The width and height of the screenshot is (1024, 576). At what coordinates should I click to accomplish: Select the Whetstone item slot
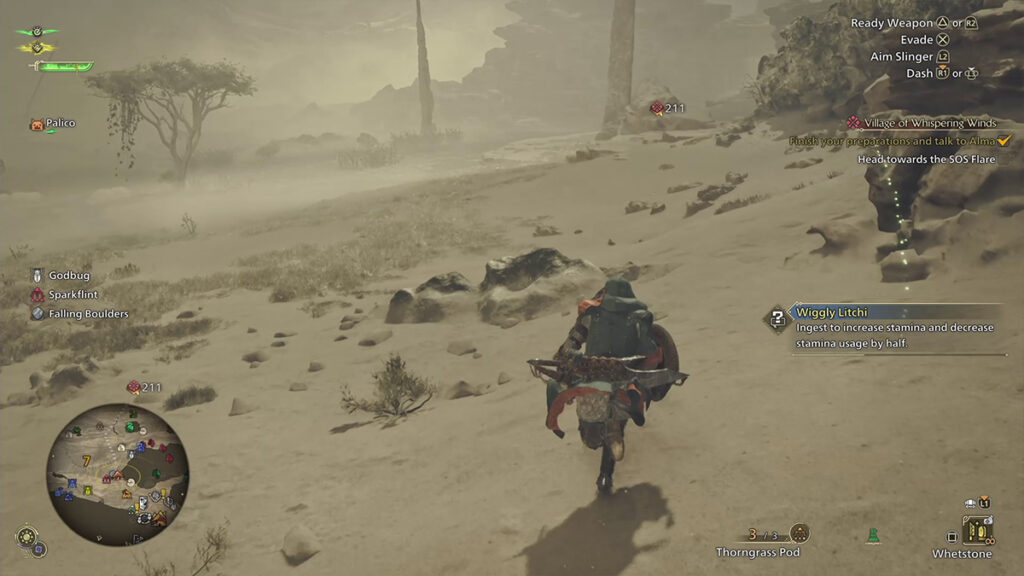(976, 529)
